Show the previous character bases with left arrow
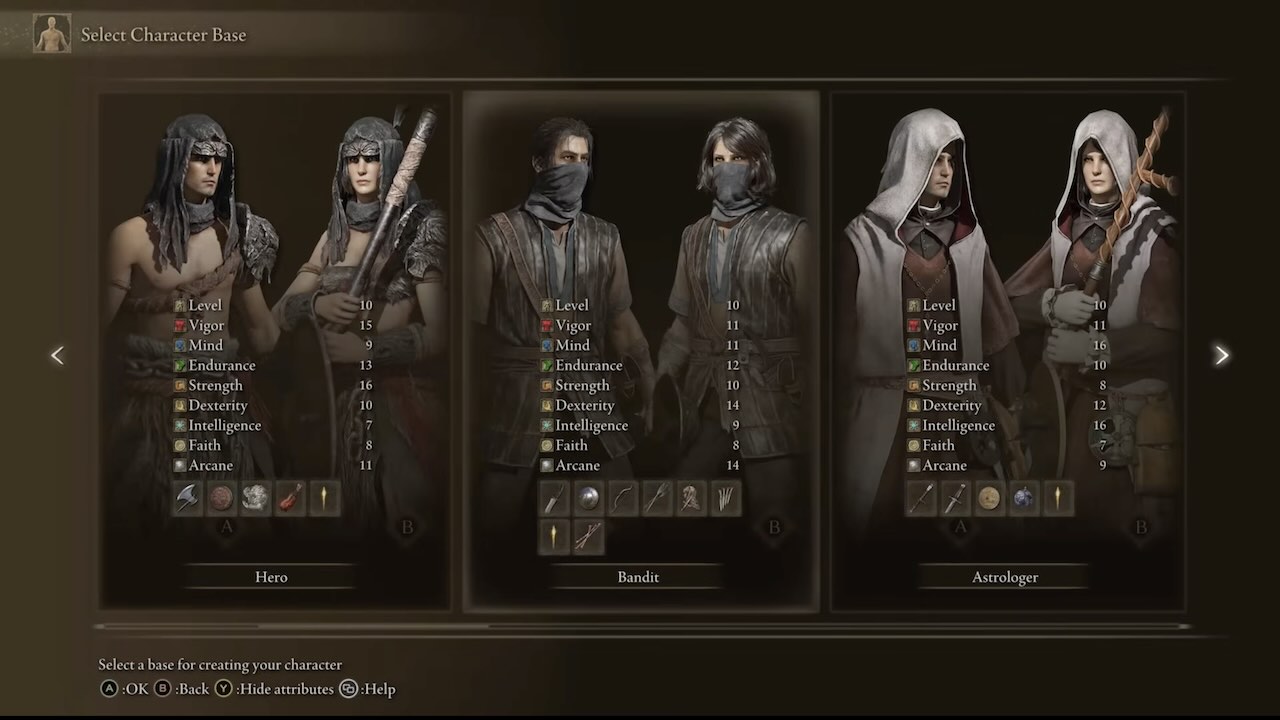The width and height of the screenshot is (1280, 720). click(x=57, y=355)
